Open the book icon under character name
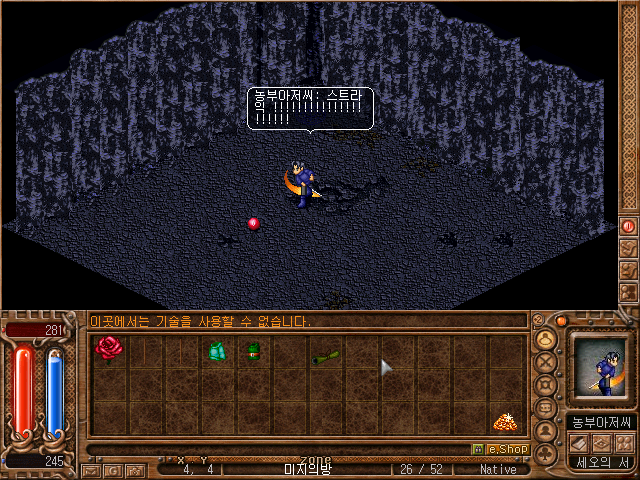 [578, 442]
